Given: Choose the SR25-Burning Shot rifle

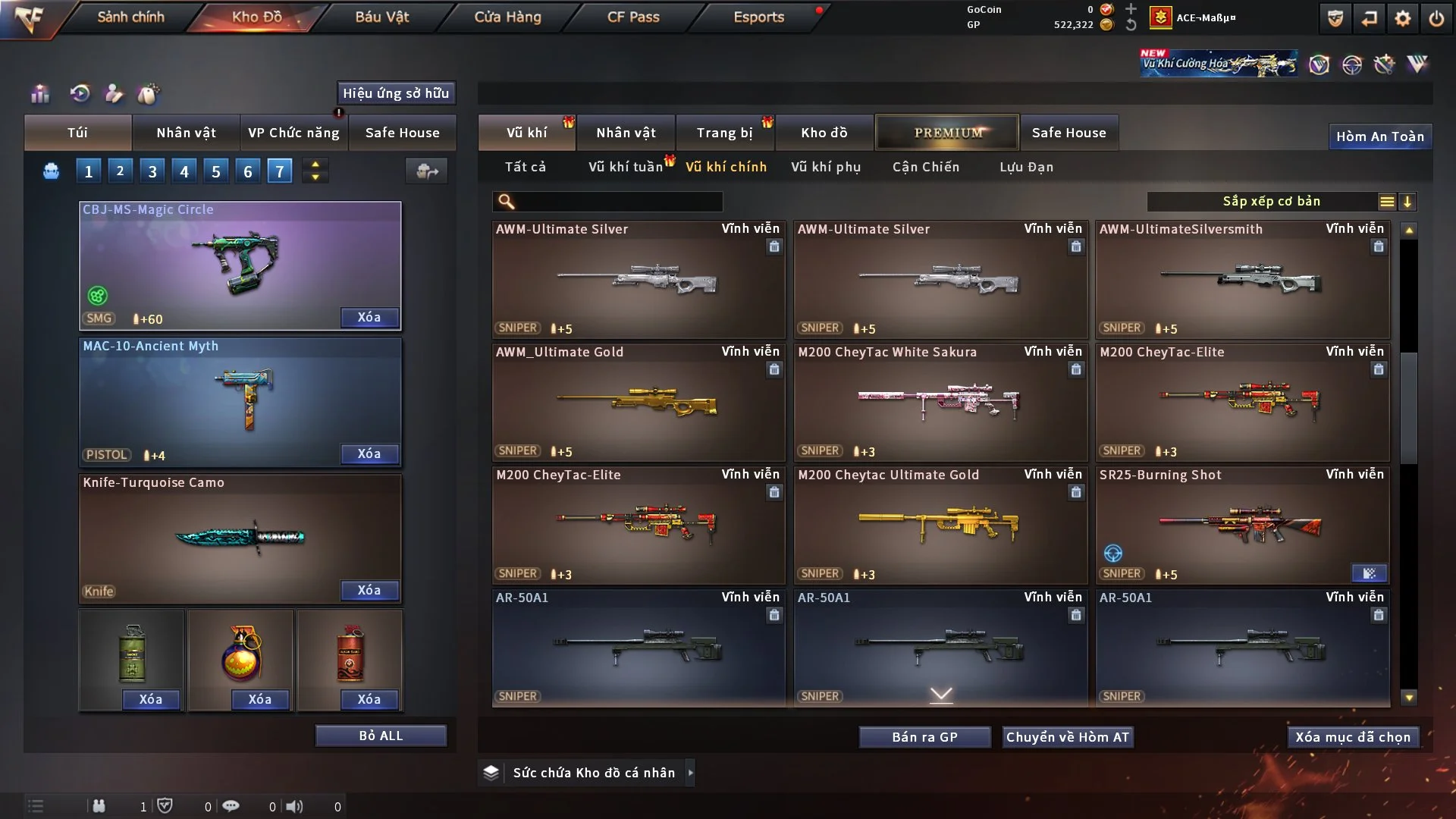Looking at the screenshot, I should 1241,525.
